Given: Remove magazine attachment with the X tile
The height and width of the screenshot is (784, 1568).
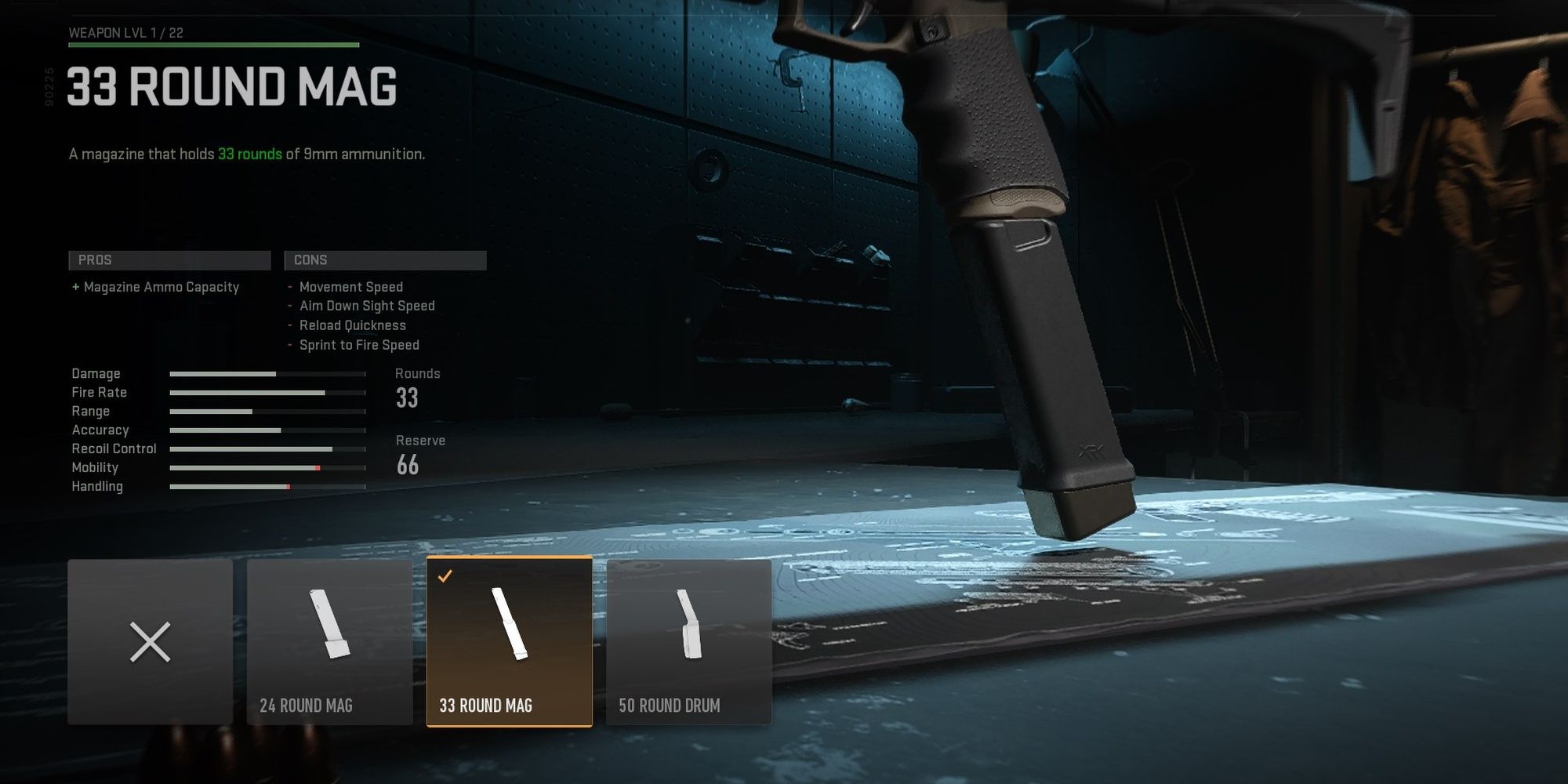Looking at the screenshot, I should [x=150, y=641].
